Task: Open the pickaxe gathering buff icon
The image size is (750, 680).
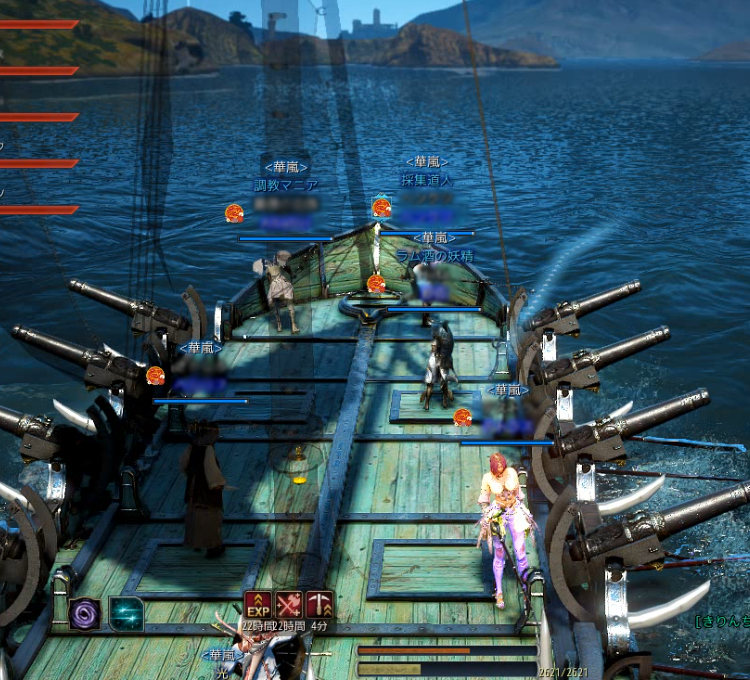Action: tap(320, 605)
